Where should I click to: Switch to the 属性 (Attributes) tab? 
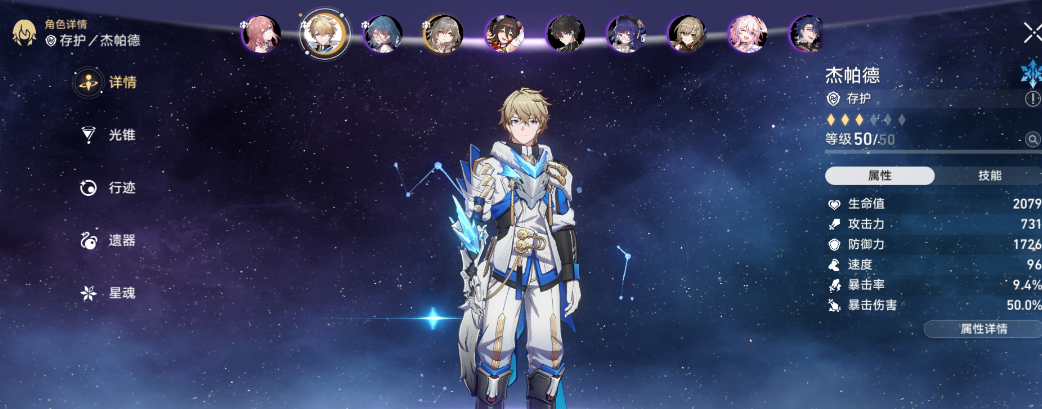(879, 176)
